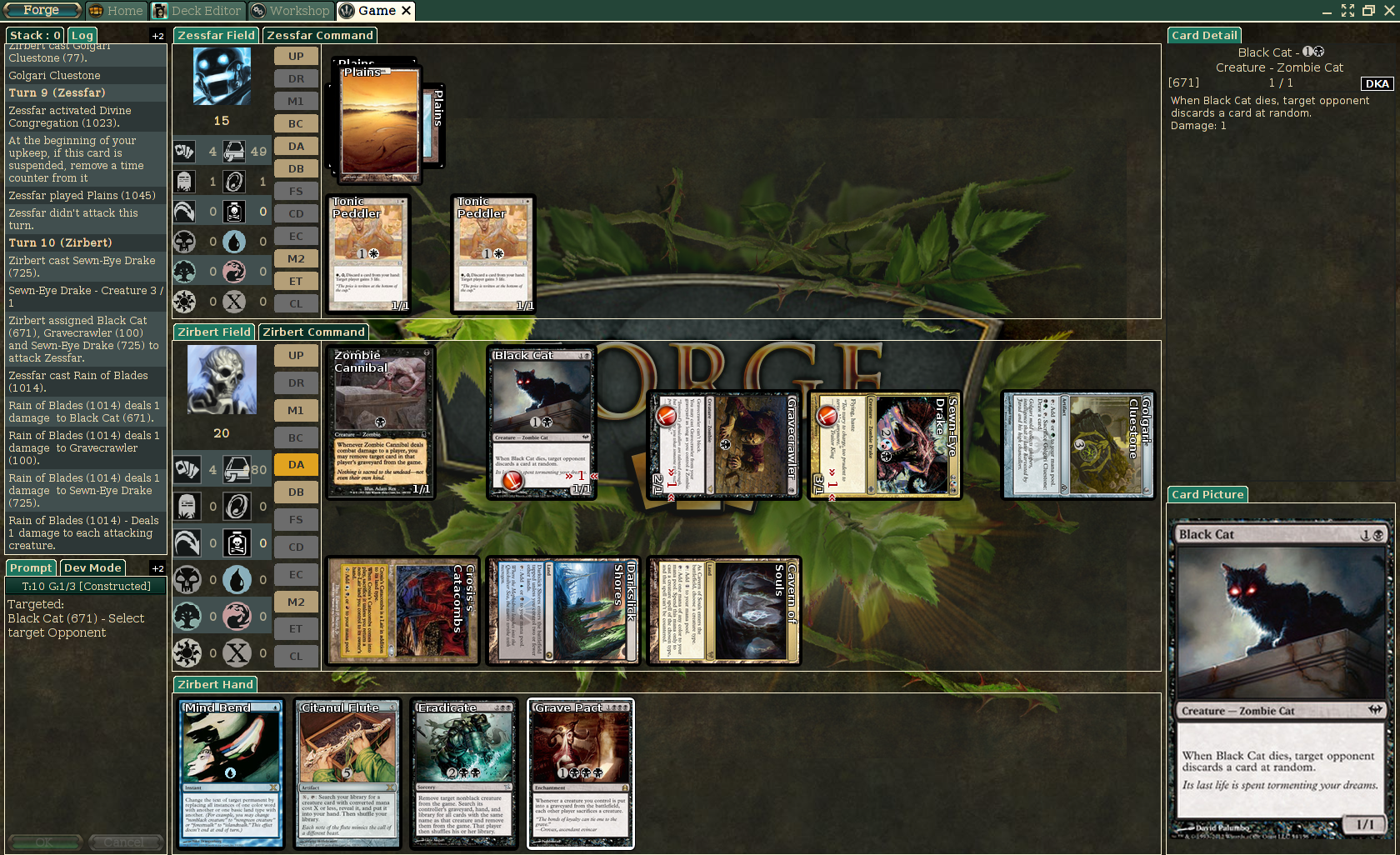Target Zessfar's player avatar
This screenshot has width=1400, height=855.
click(222, 76)
